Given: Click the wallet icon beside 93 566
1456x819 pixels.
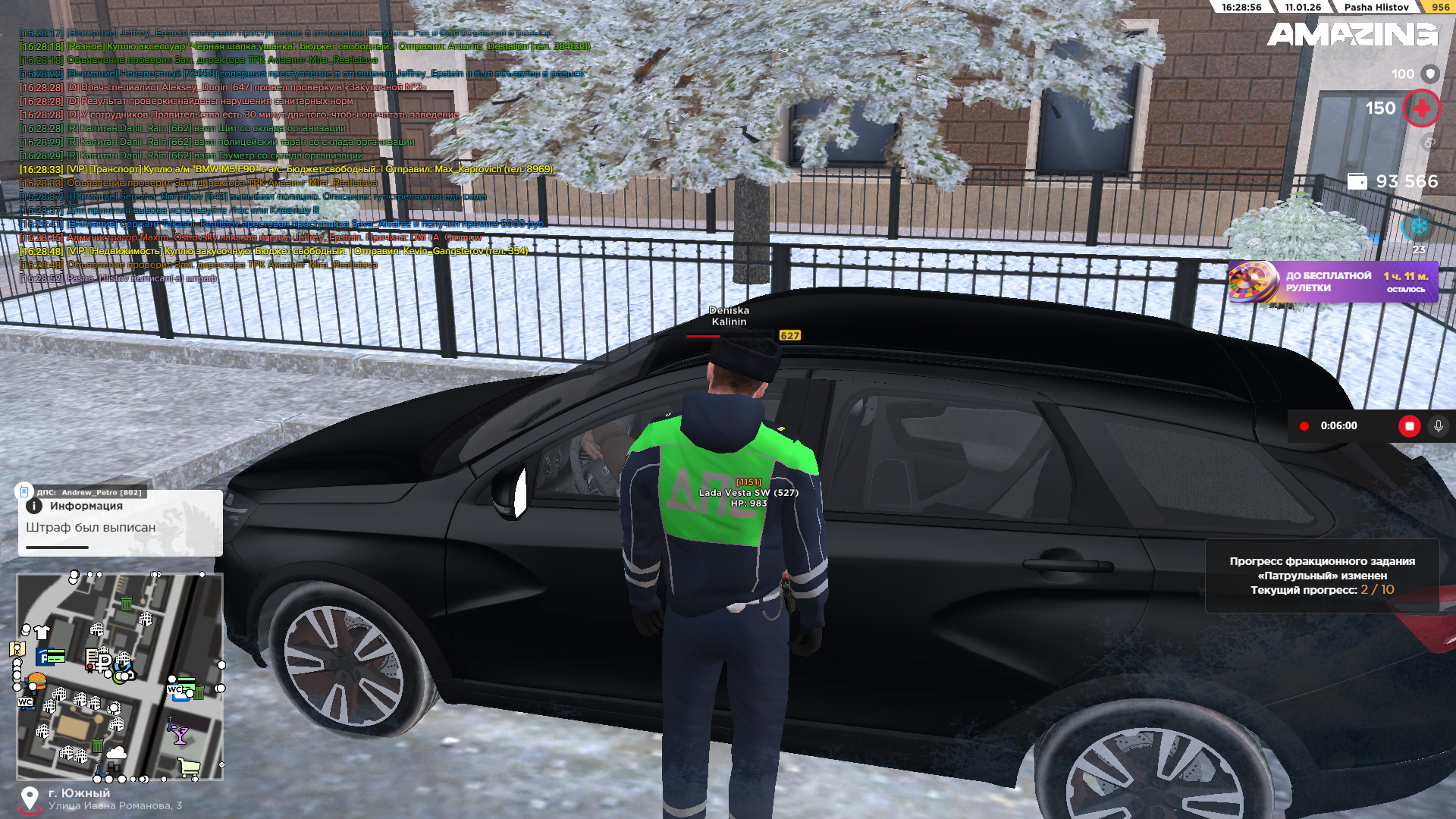Looking at the screenshot, I should click(x=1357, y=182).
